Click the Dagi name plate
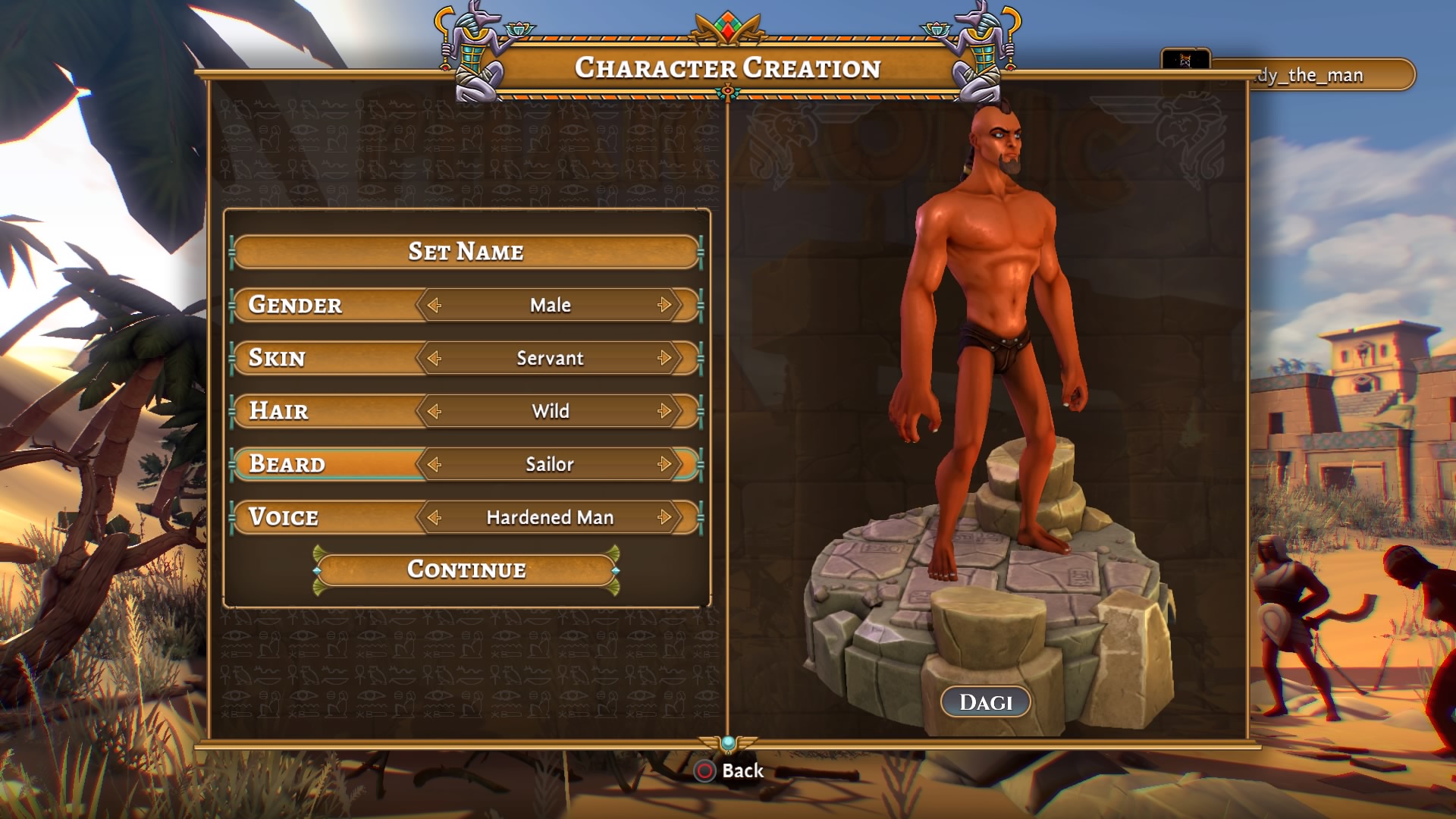The width and height of the screenshot is (1456, 819). [x=985, y=701]
